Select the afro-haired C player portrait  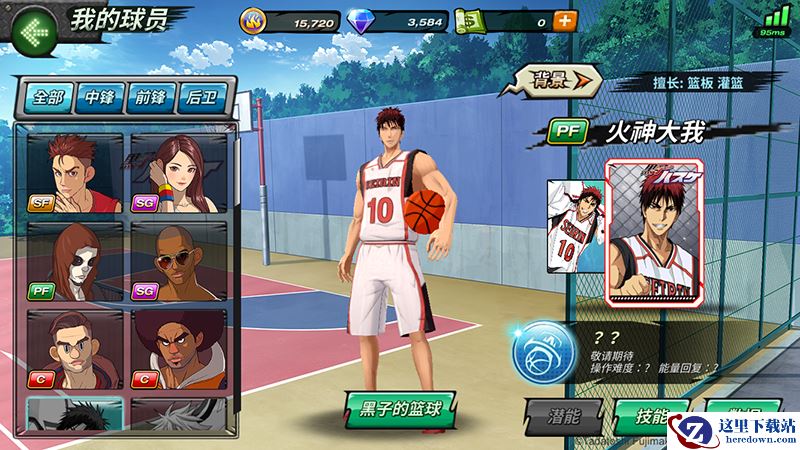178,349
